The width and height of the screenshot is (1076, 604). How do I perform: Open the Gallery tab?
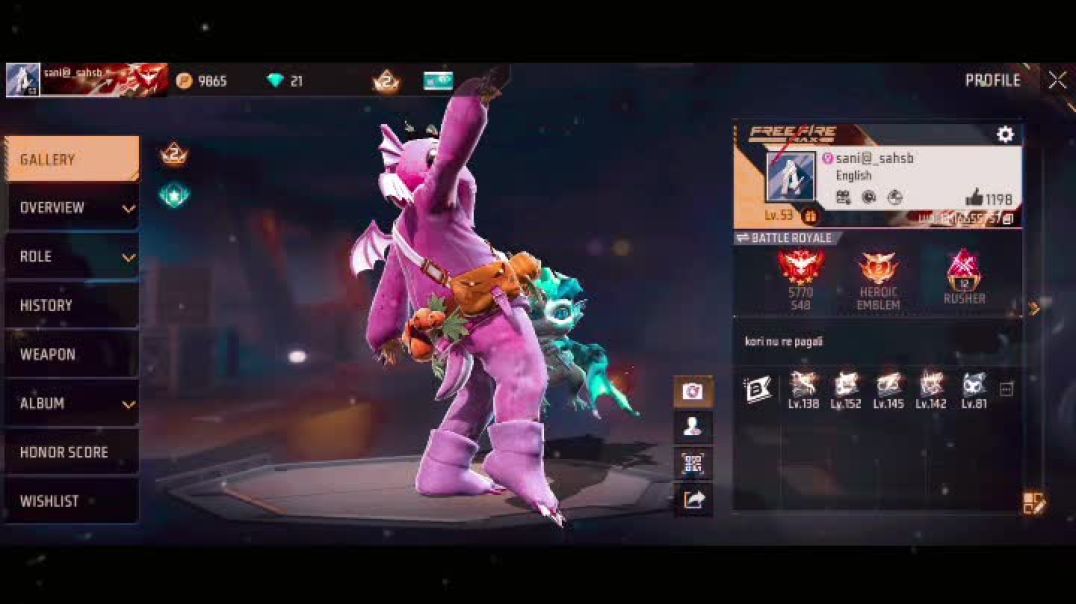point(71,160)
